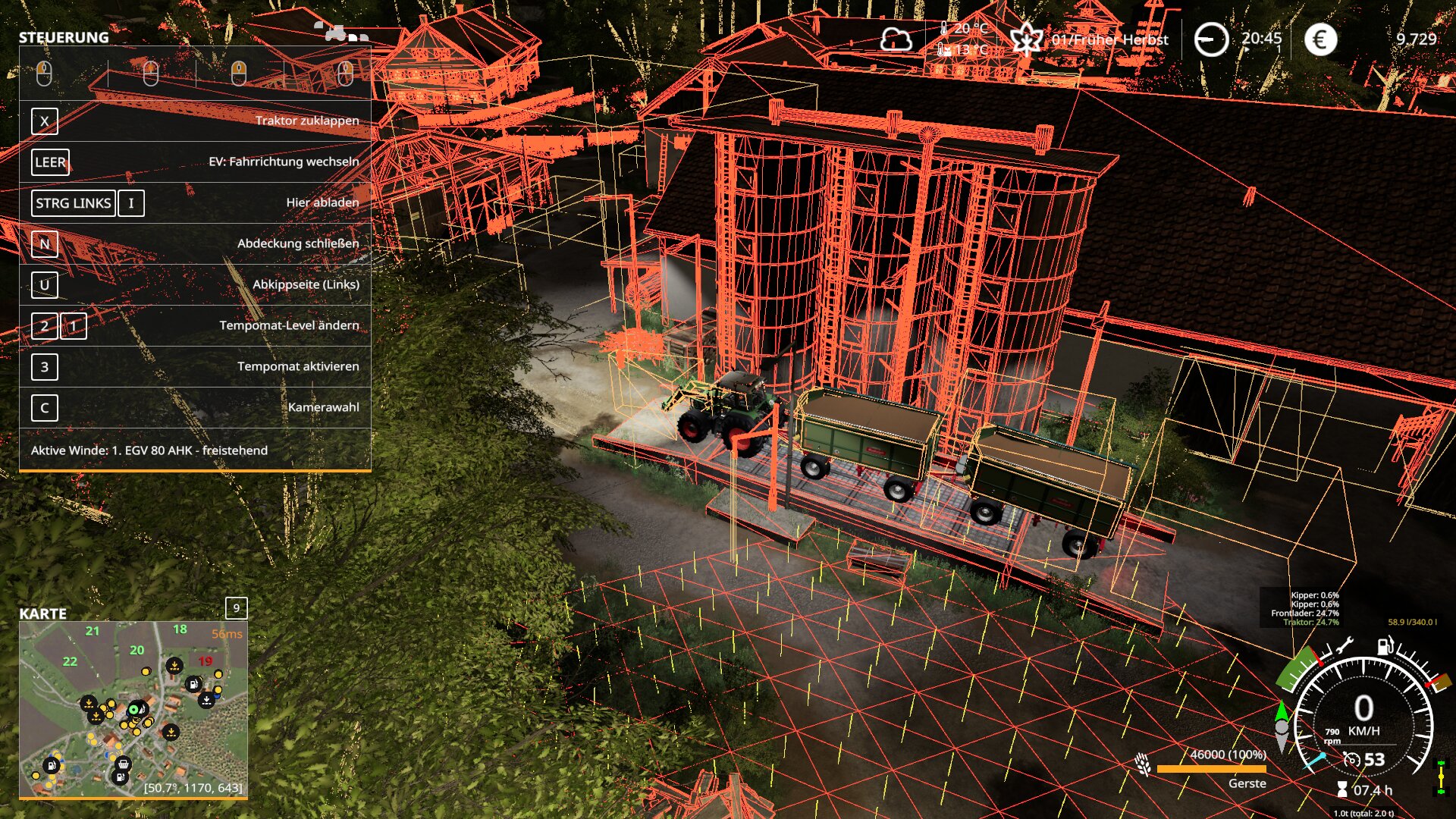Click the season leaf icon
The height and width of the screenshot is (819, 1456).
pyautogui.click(x=1026, y=39)
